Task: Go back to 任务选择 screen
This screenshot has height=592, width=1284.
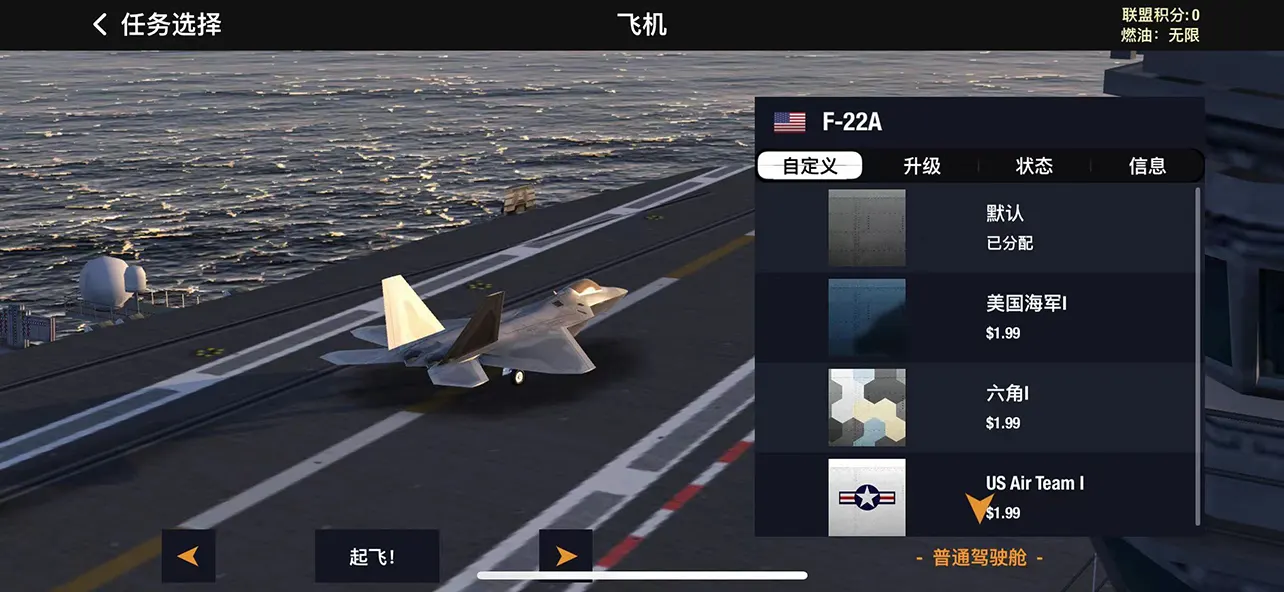Action: tap(157, 25)
